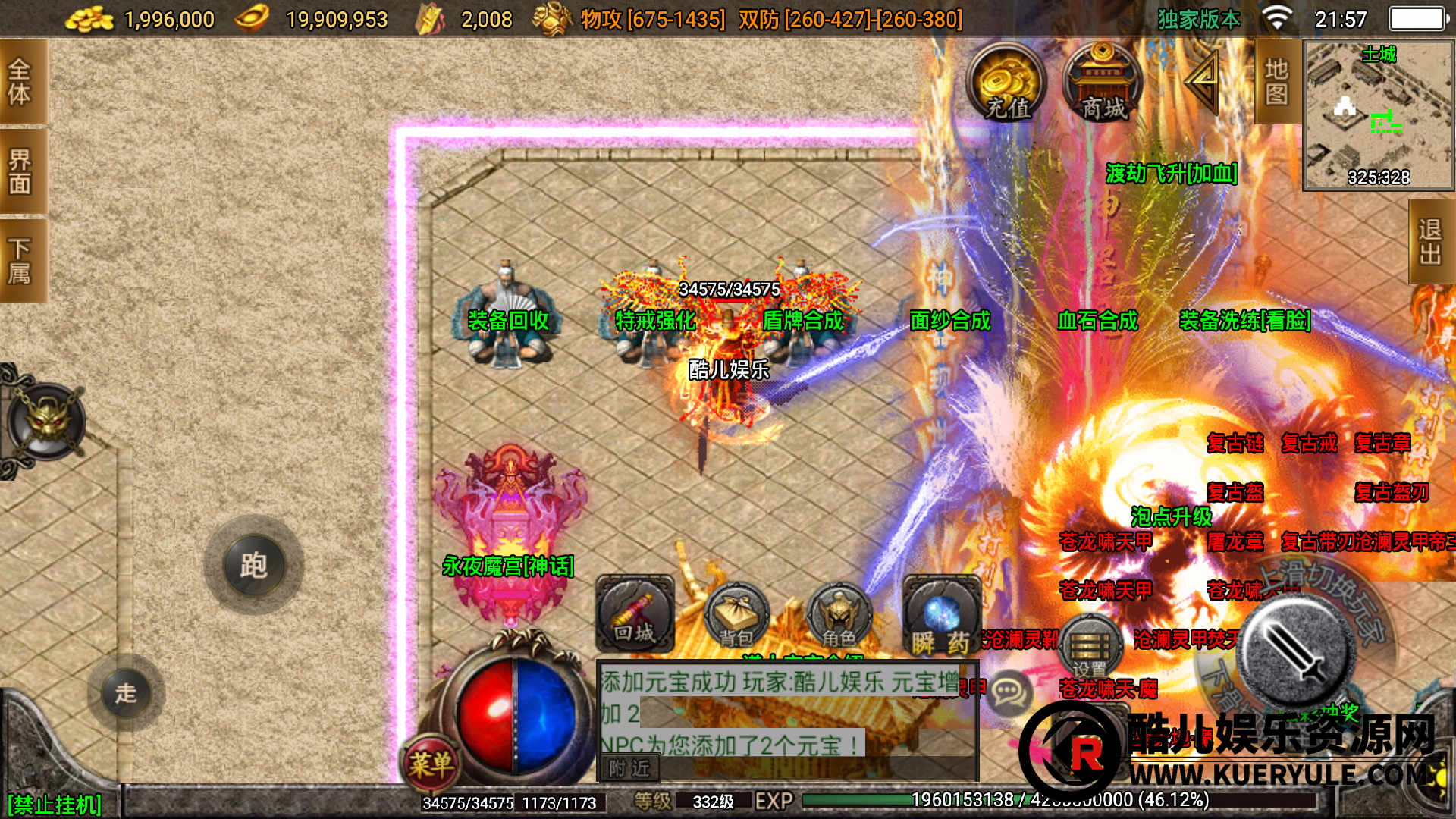Switch to the 全体 tab
Screen dimensions: 1456x819
pos(20,82)
